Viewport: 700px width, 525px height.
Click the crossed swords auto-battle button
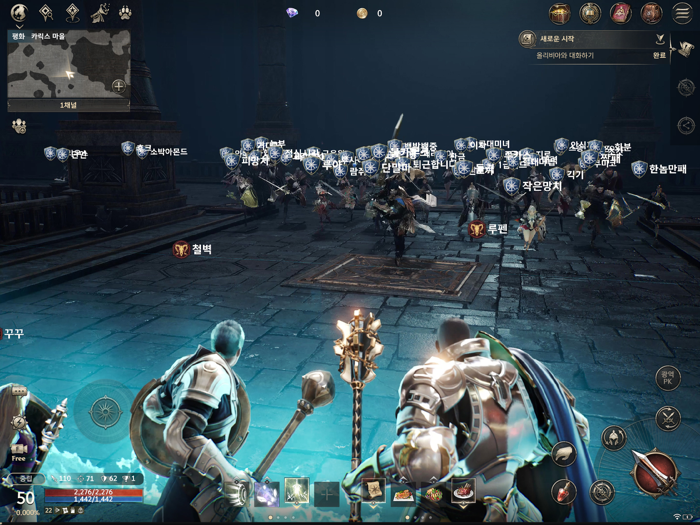click(x=668, y=418)
